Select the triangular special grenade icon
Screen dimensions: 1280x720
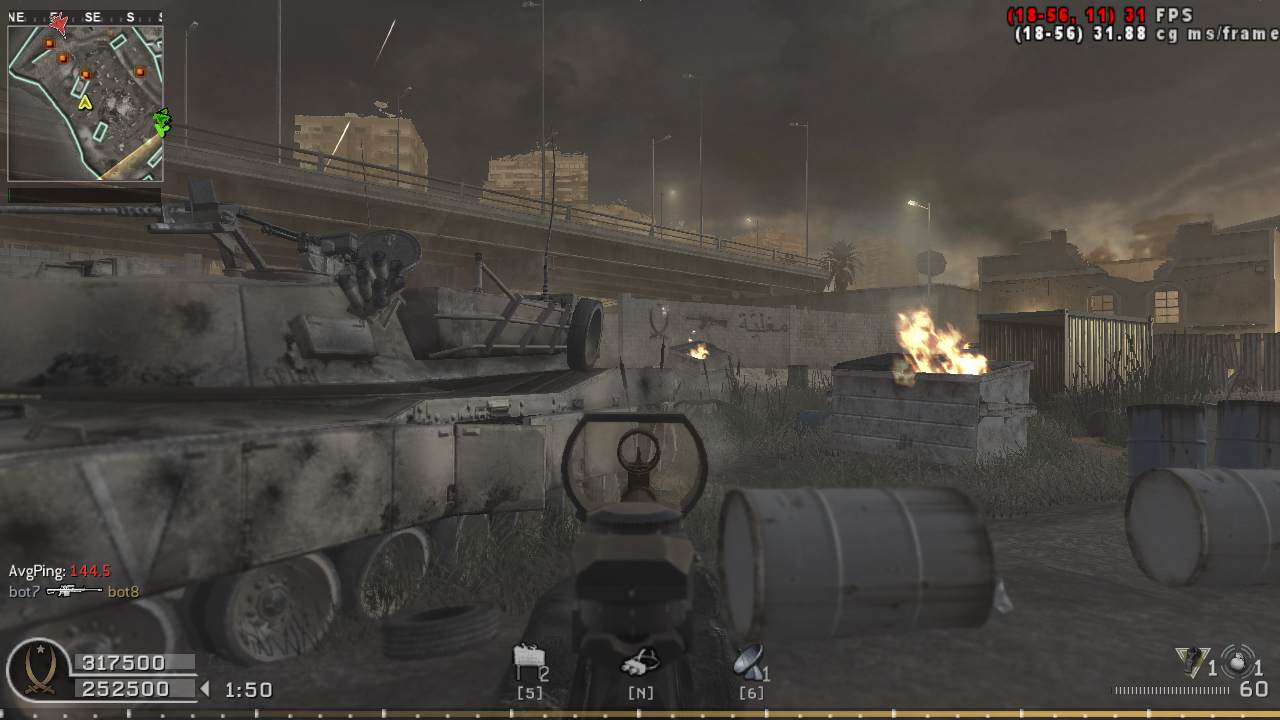pos(1190,660)
